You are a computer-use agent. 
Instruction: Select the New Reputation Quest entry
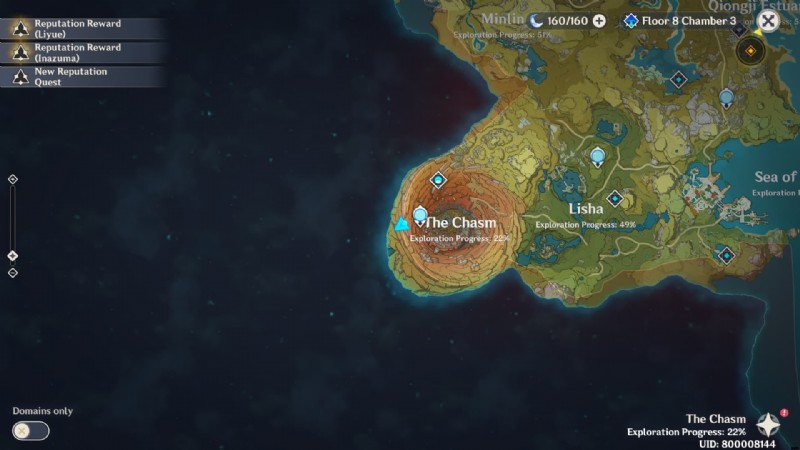[80, 76]
